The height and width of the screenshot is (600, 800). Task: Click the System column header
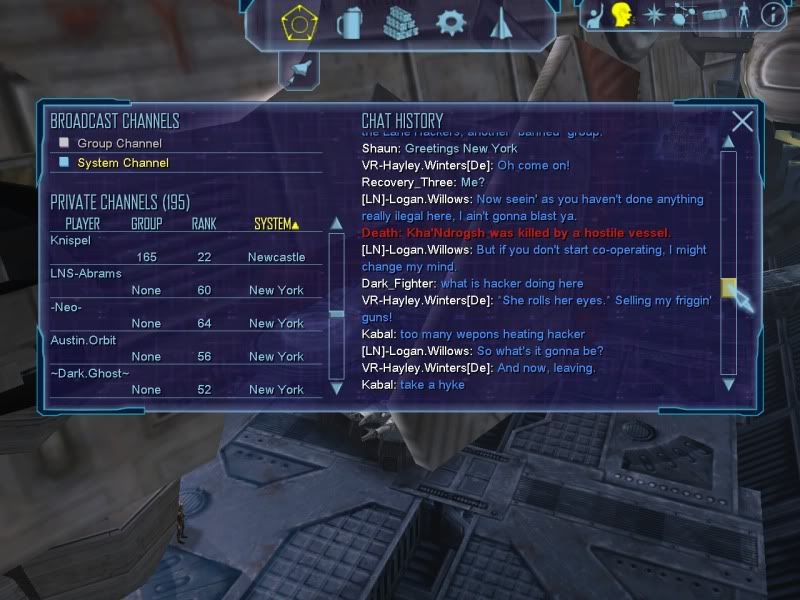[x=276, y=224]
